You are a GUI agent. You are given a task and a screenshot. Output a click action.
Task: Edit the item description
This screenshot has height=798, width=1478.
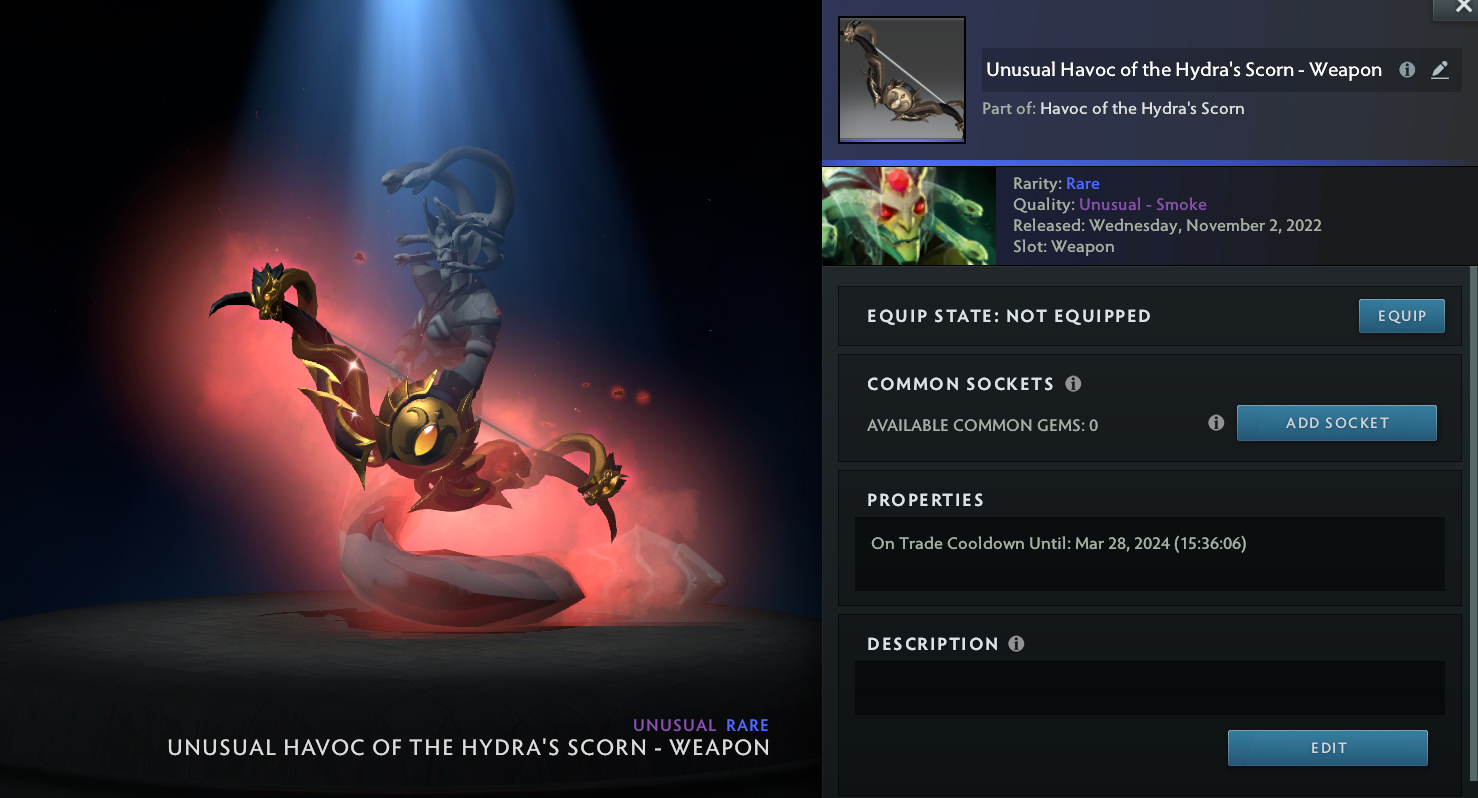tap(1327, 748)
